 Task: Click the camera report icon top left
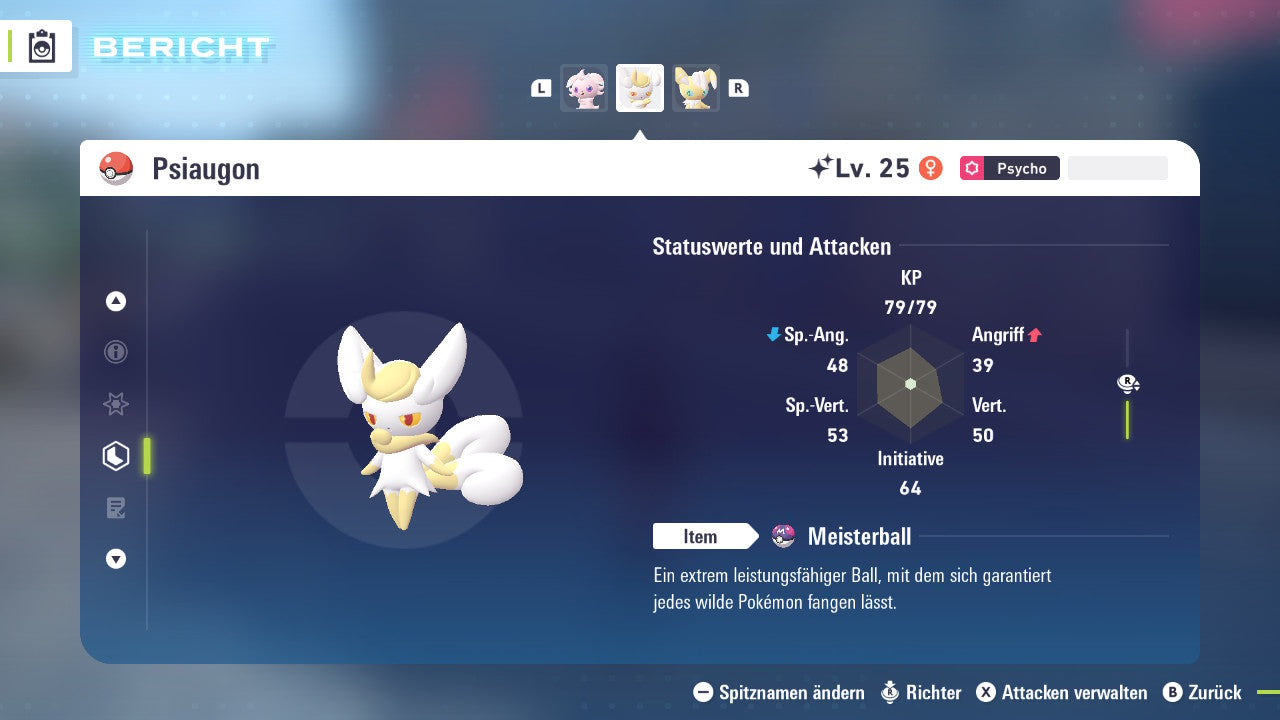(x=40, y=46)
